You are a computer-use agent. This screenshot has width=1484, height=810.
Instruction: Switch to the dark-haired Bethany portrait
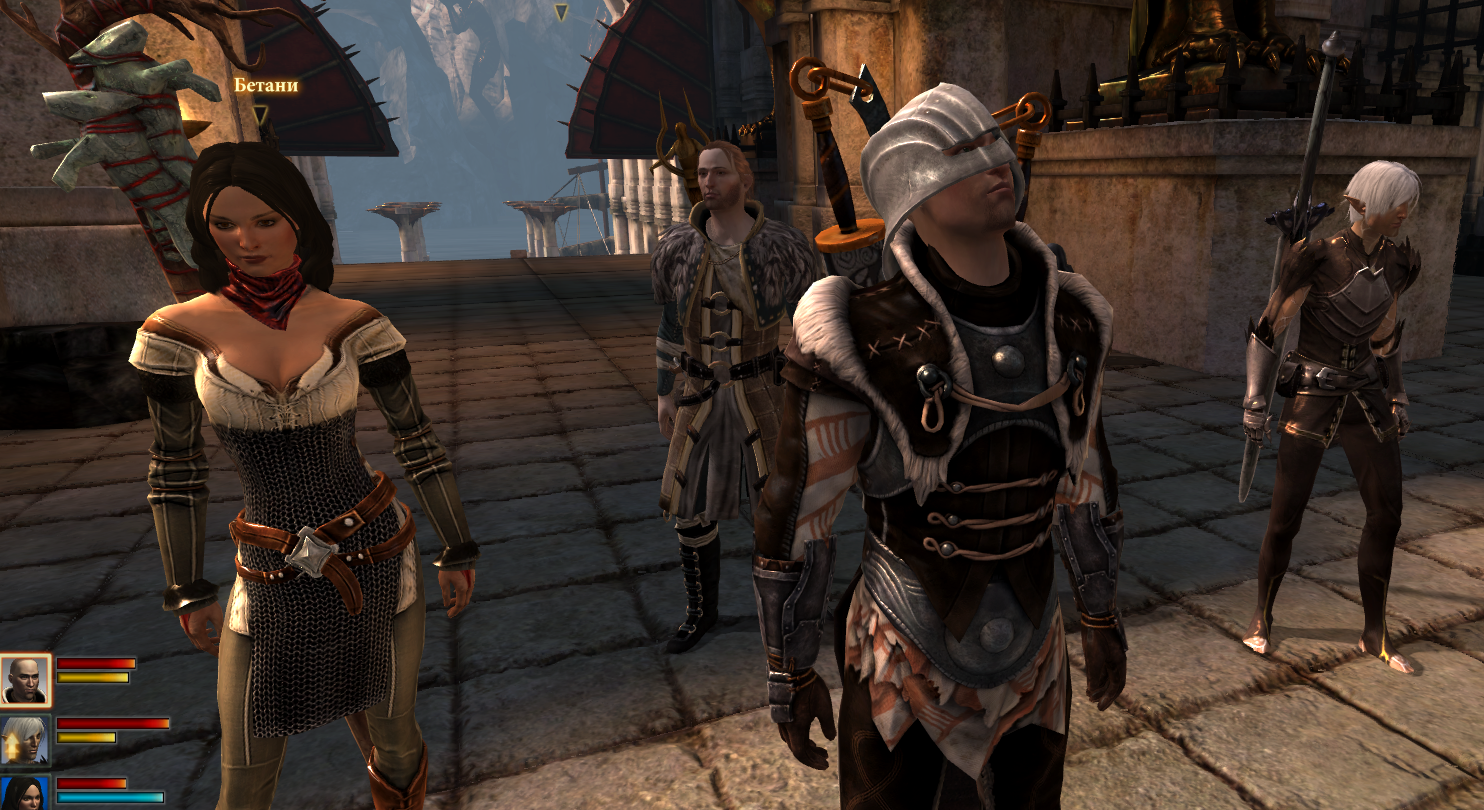tap(25, 794)
